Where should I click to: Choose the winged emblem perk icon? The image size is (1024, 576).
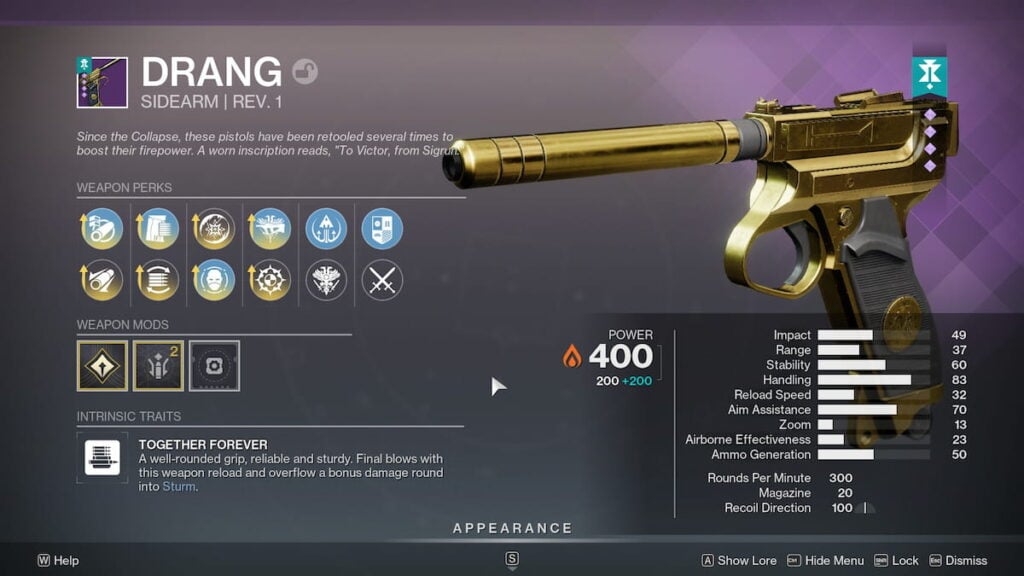326,280
